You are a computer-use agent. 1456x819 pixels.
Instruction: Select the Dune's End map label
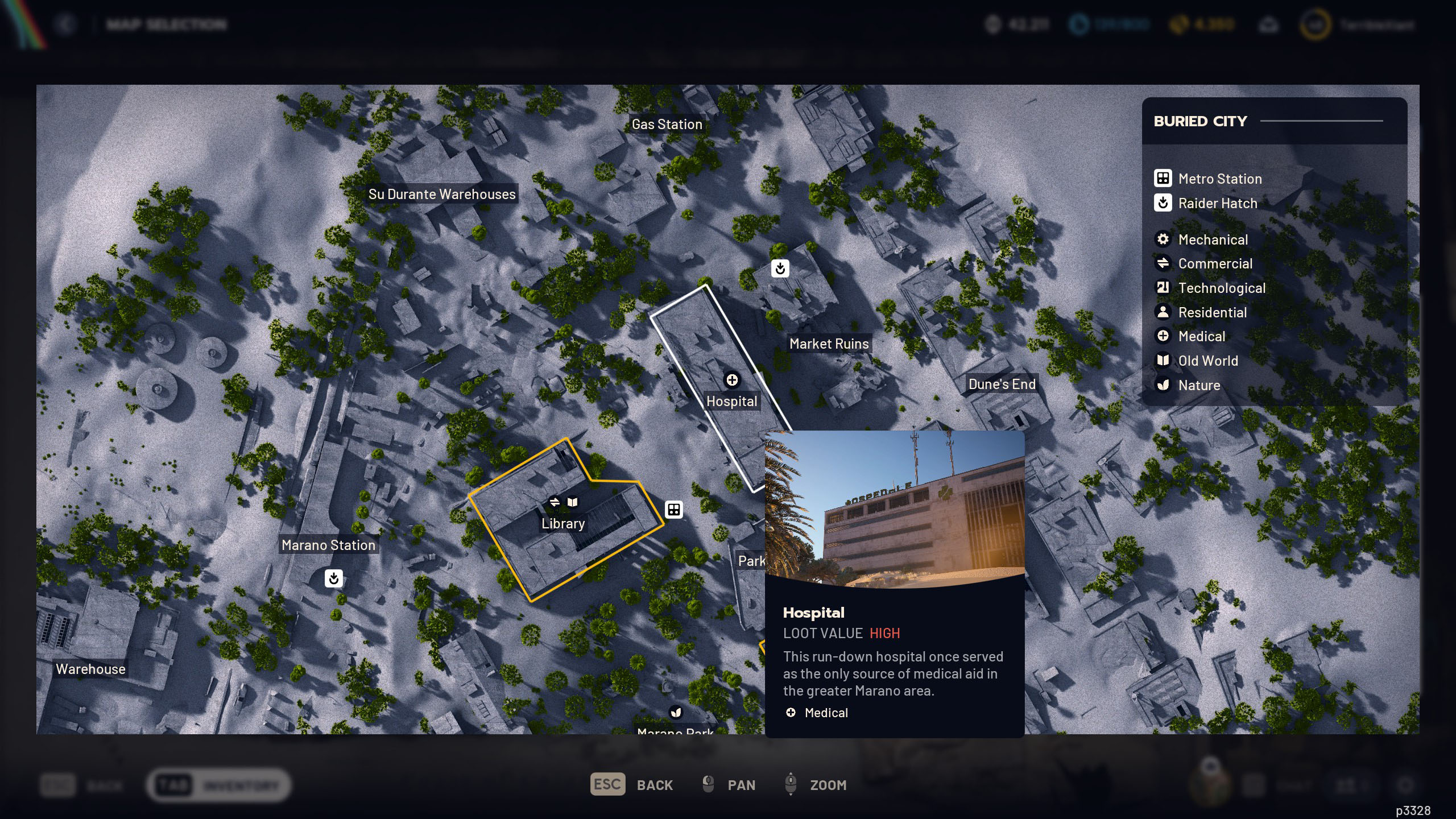pyautogui.click(x=1002, y=384)
